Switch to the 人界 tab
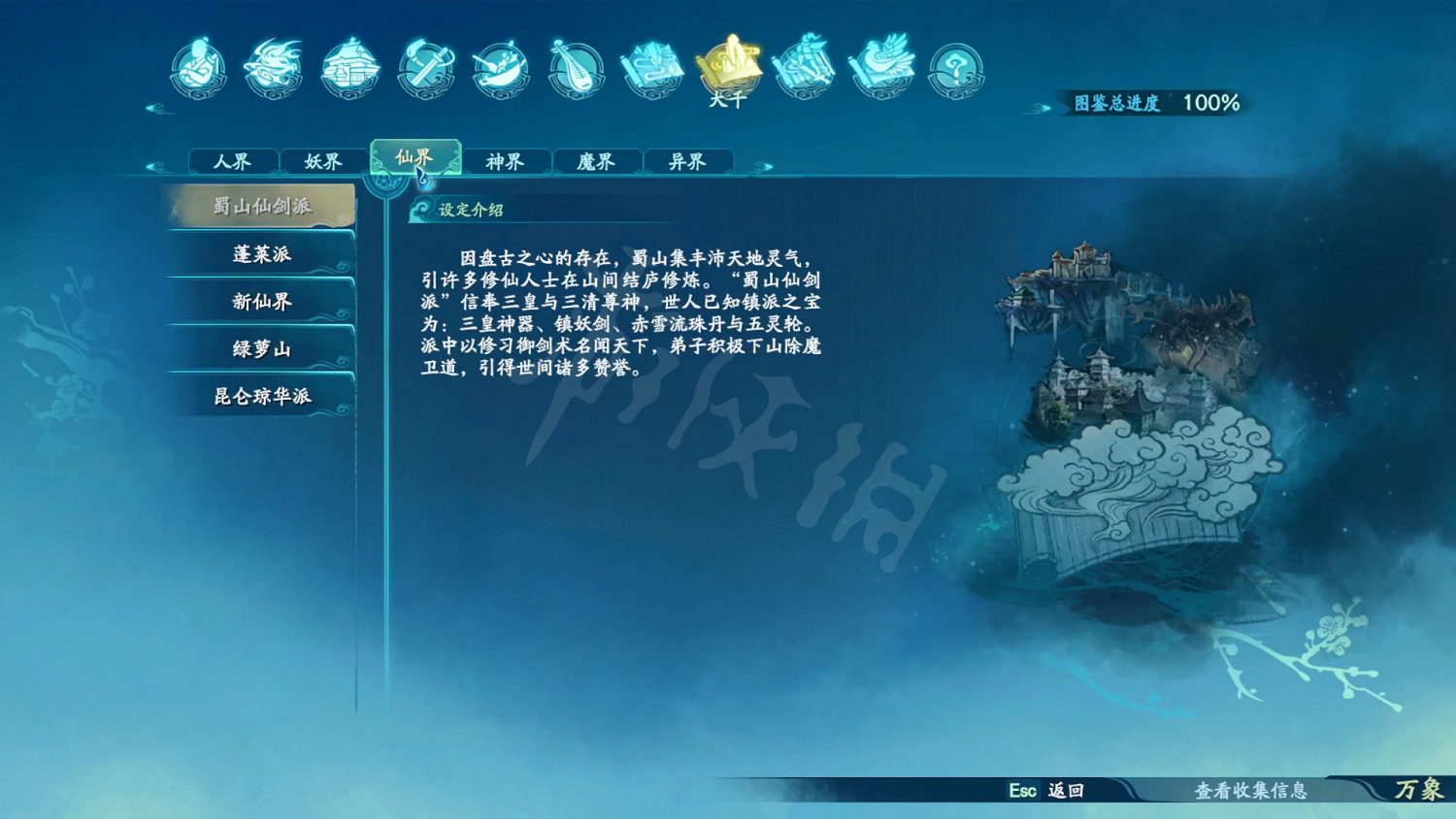The height and width of the screenshot is (819, 1456). [232, 161]
